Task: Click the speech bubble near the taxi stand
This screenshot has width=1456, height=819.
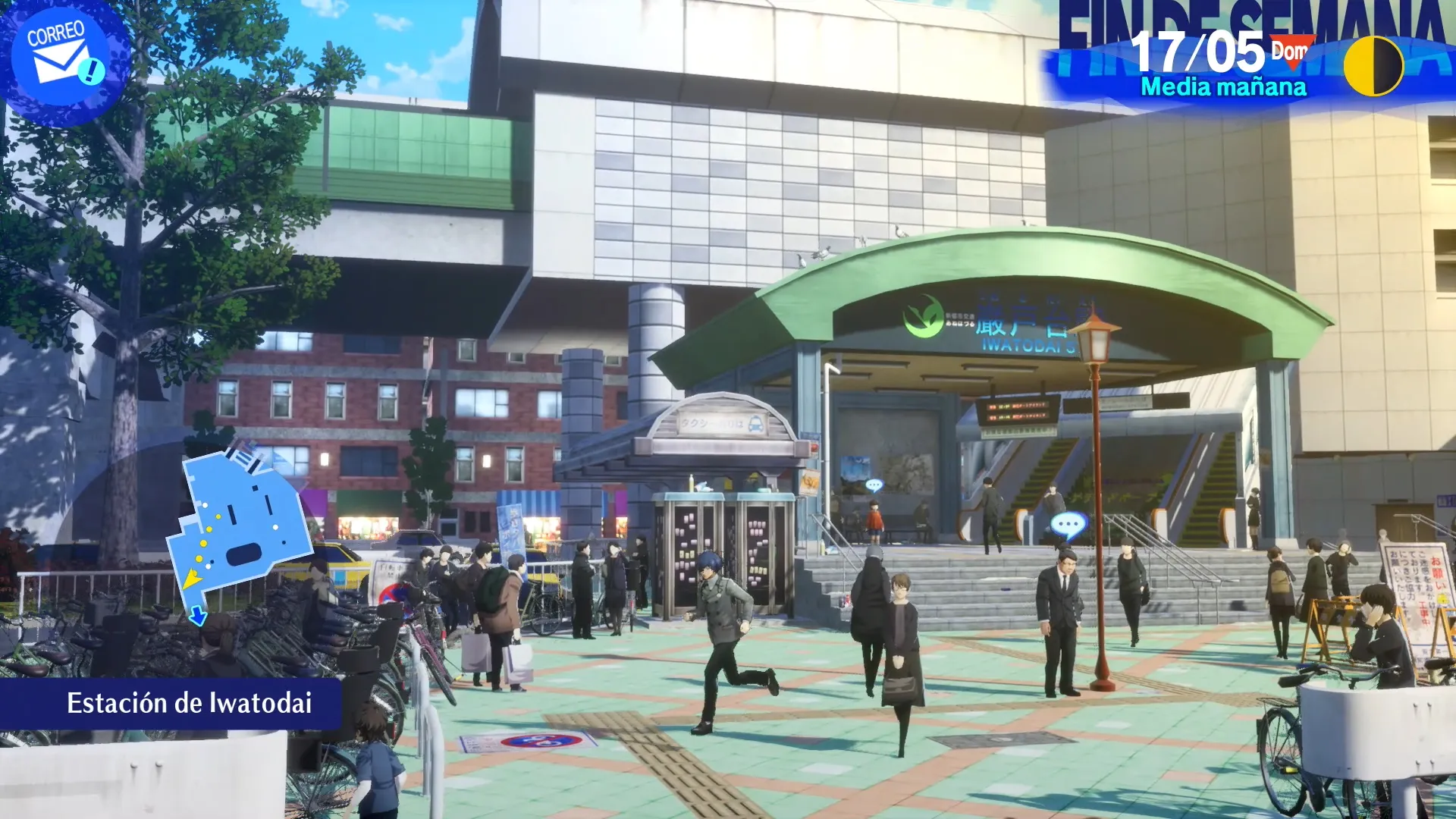Action: point(874,484)
